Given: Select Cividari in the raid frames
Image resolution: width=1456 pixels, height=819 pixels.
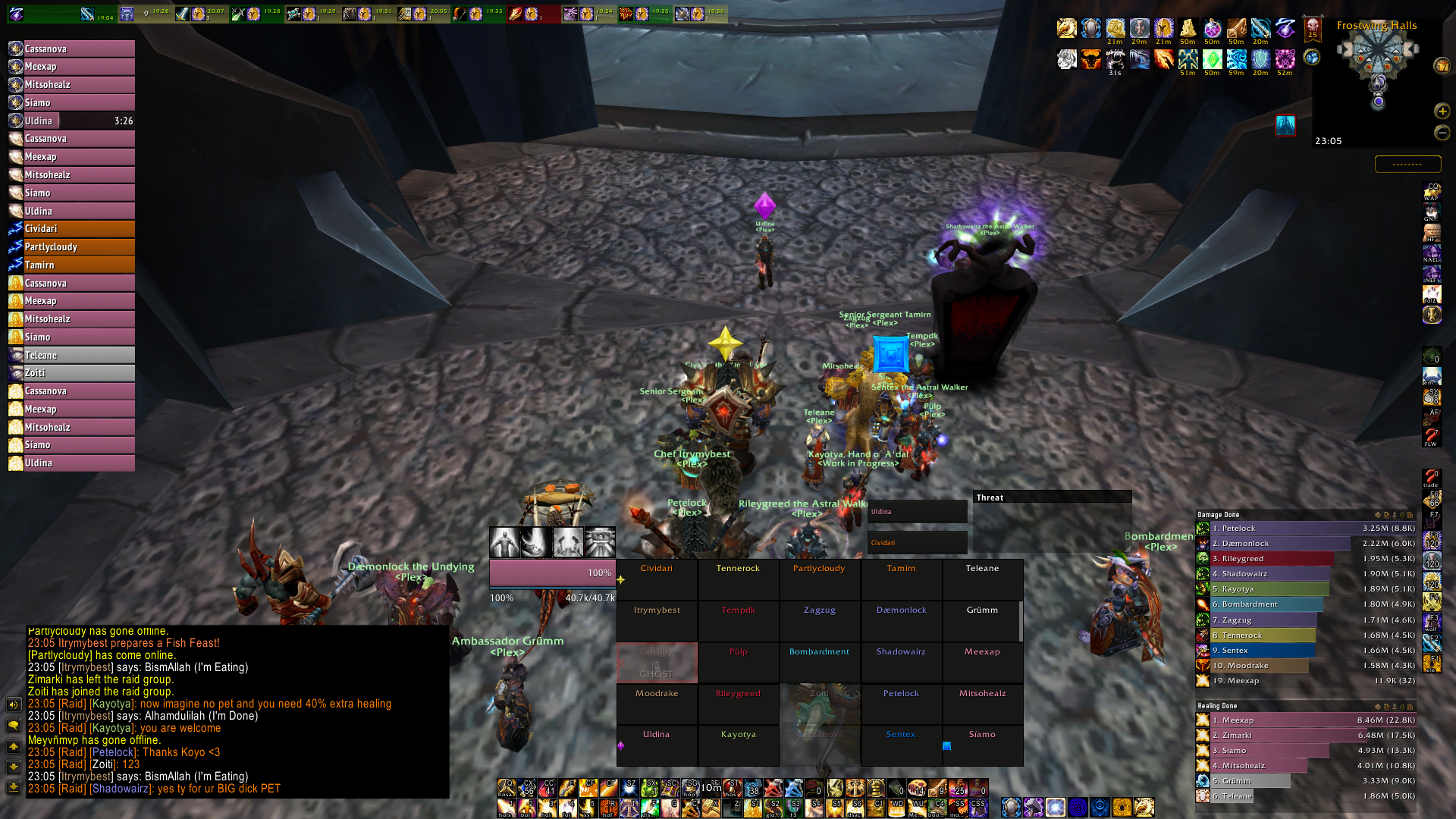Looking at the screenshot, I should 657,579.
